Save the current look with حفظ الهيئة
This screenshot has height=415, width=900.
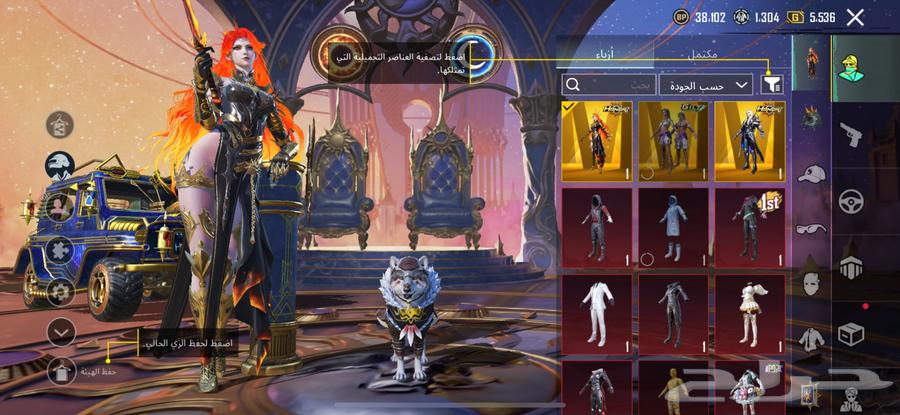pos(62,372)
